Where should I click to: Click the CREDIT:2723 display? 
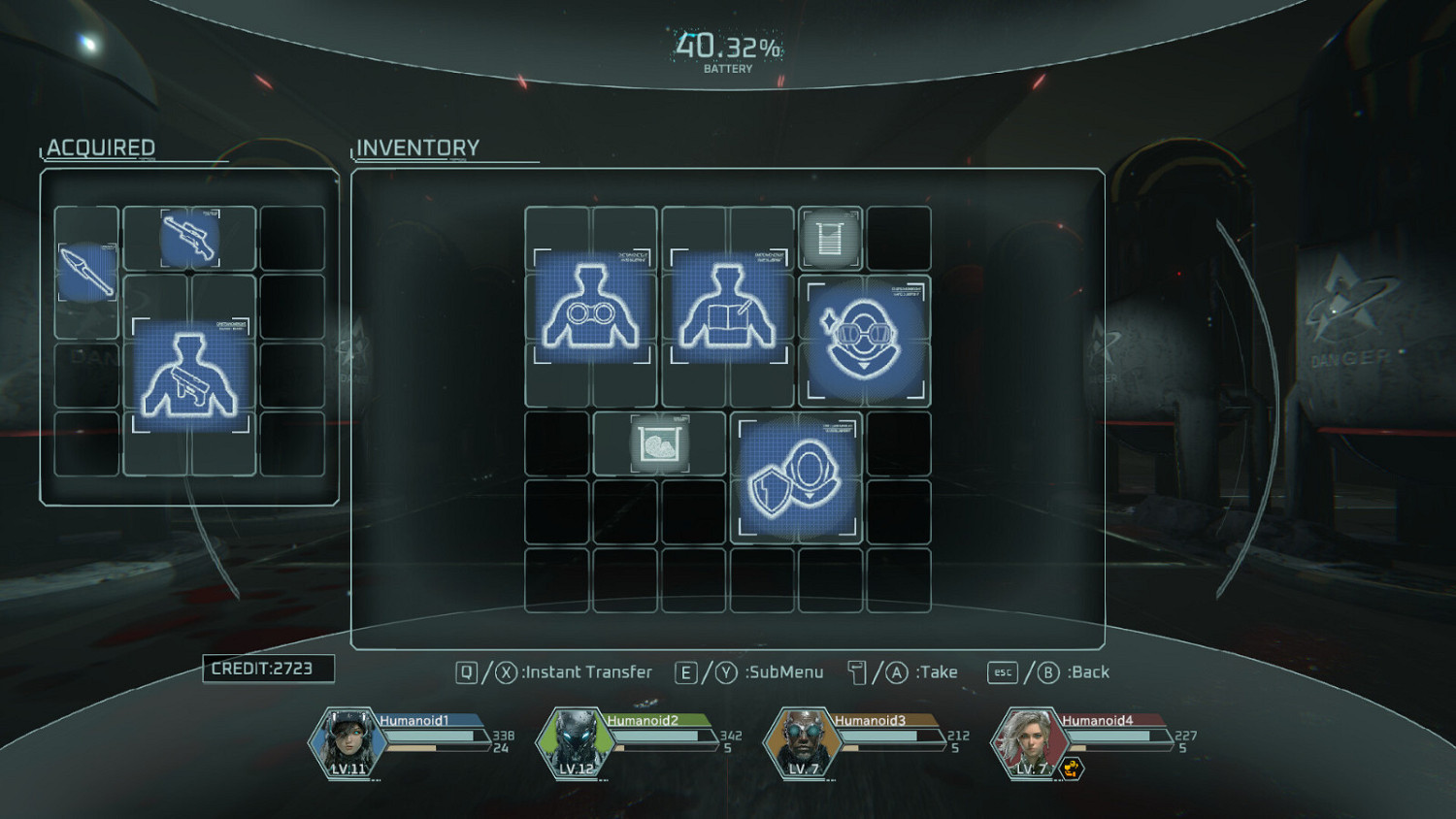click(268, 669)
